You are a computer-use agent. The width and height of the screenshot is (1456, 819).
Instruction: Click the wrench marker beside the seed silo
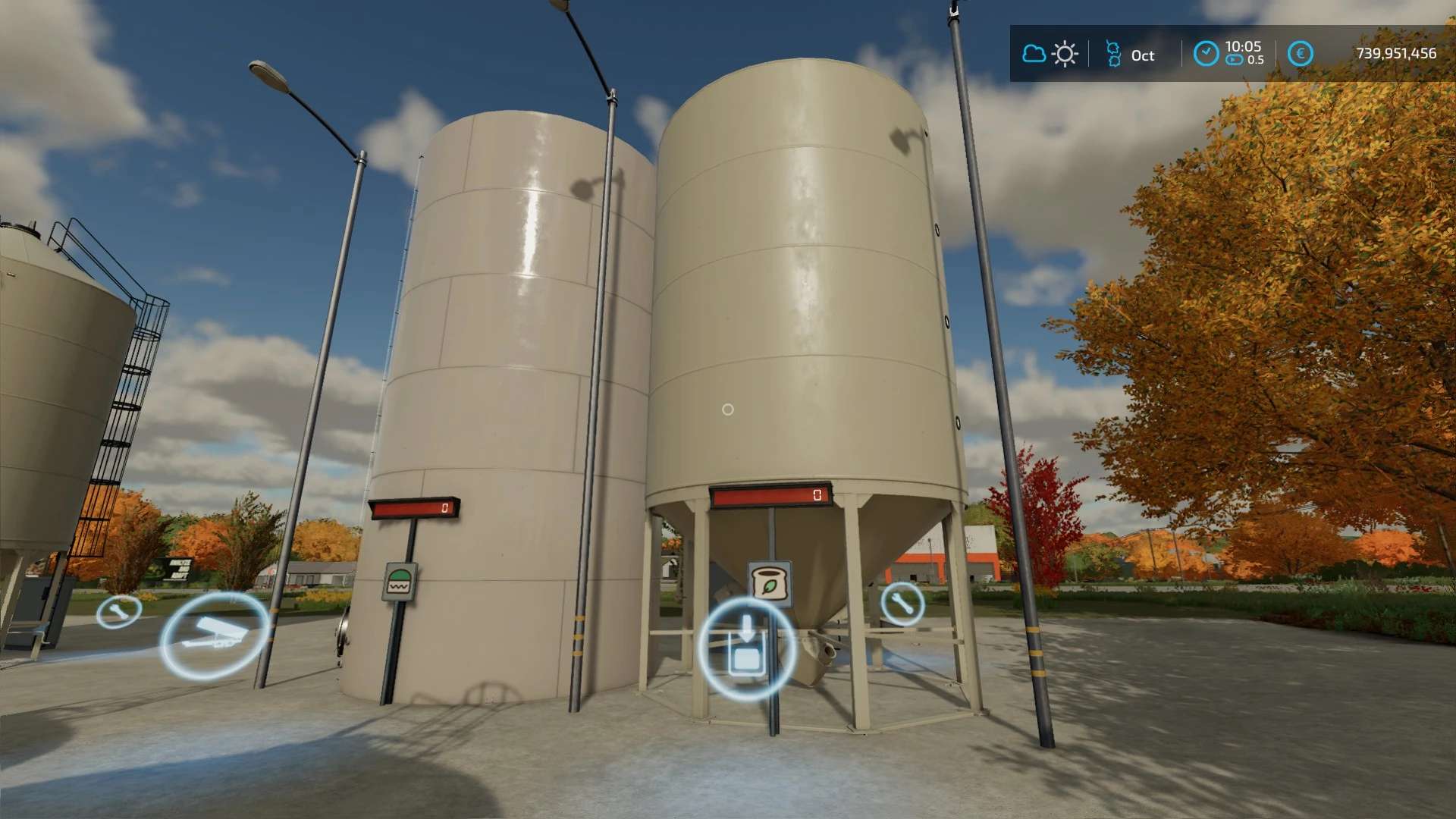(x=902, y=603)
